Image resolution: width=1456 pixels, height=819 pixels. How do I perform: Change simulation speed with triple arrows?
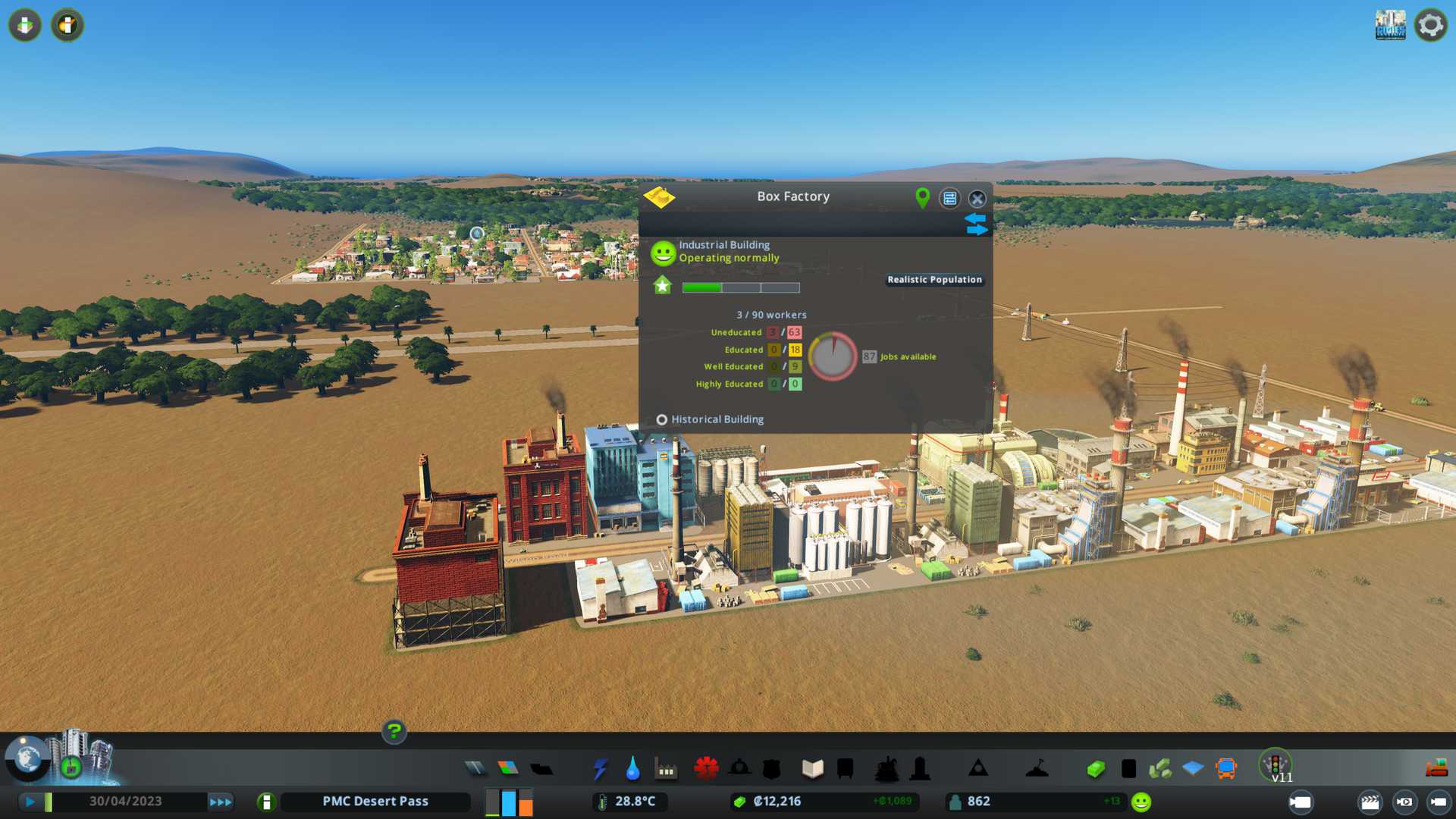(x=221, y=802)
